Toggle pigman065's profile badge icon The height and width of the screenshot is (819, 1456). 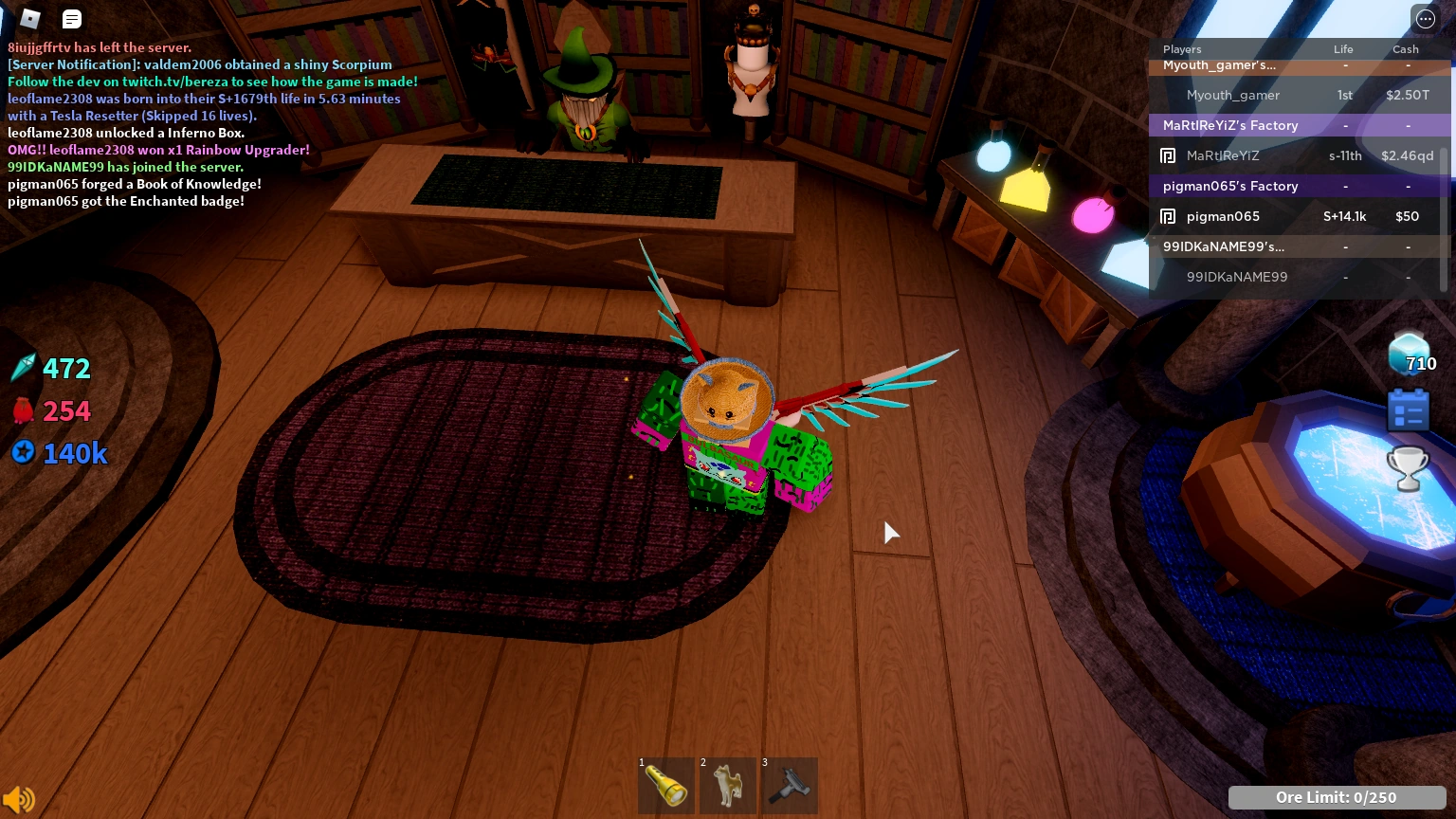point(1168,216)
